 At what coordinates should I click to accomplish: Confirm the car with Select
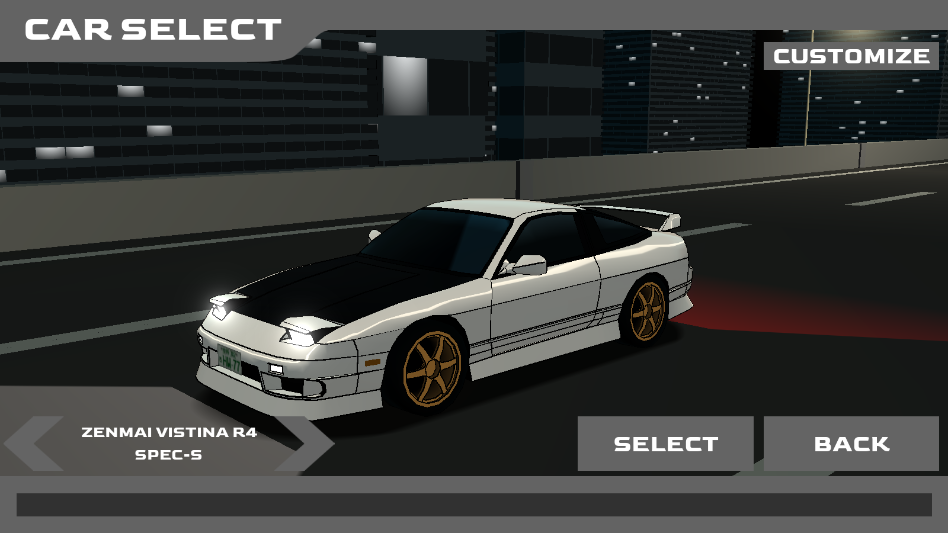pyautogui.click(x=665, y=443)
